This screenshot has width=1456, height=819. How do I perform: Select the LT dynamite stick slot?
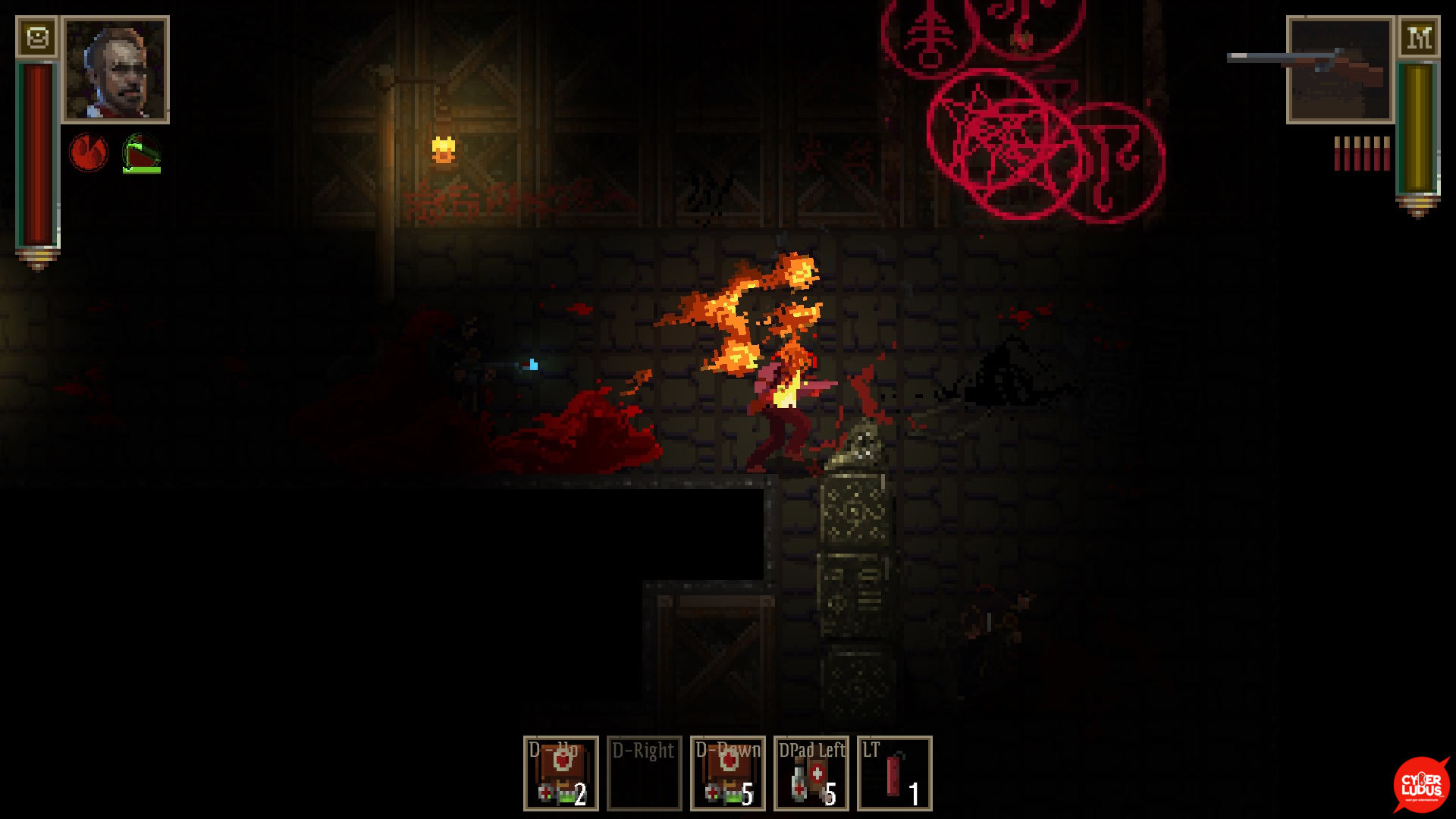[895, 773]
